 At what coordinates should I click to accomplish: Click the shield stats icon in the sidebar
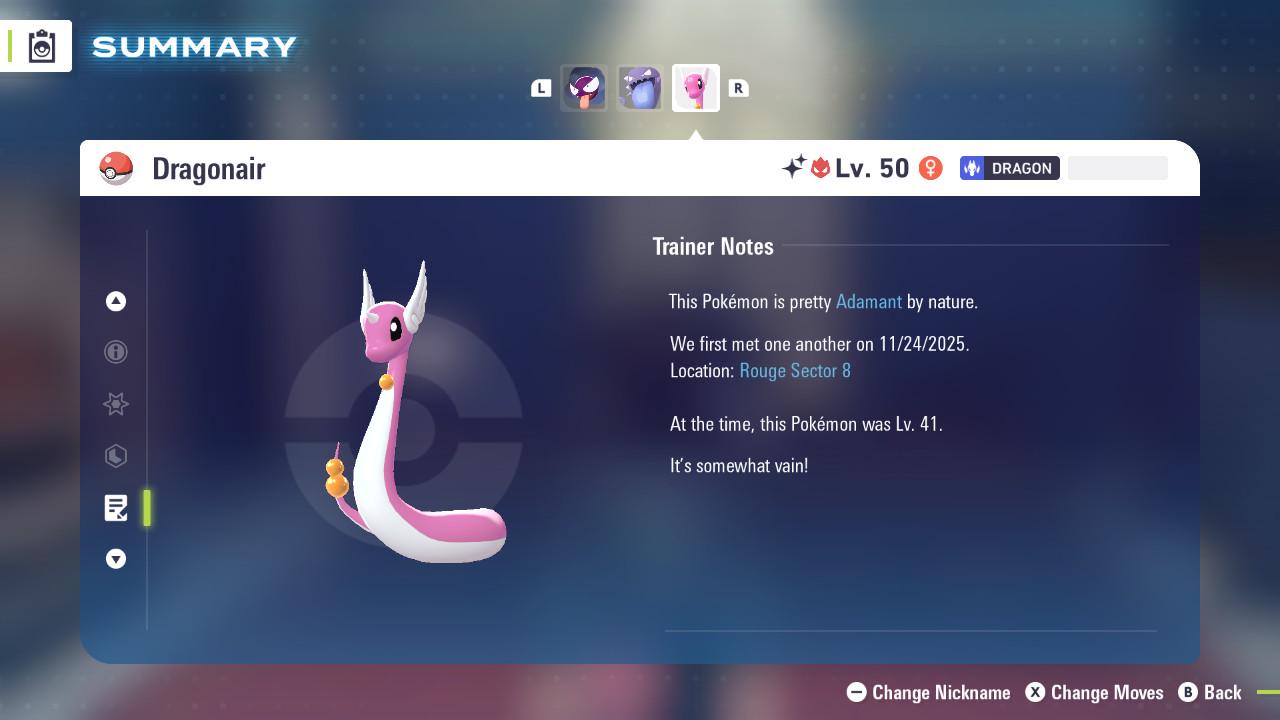[x=116, y=457]
